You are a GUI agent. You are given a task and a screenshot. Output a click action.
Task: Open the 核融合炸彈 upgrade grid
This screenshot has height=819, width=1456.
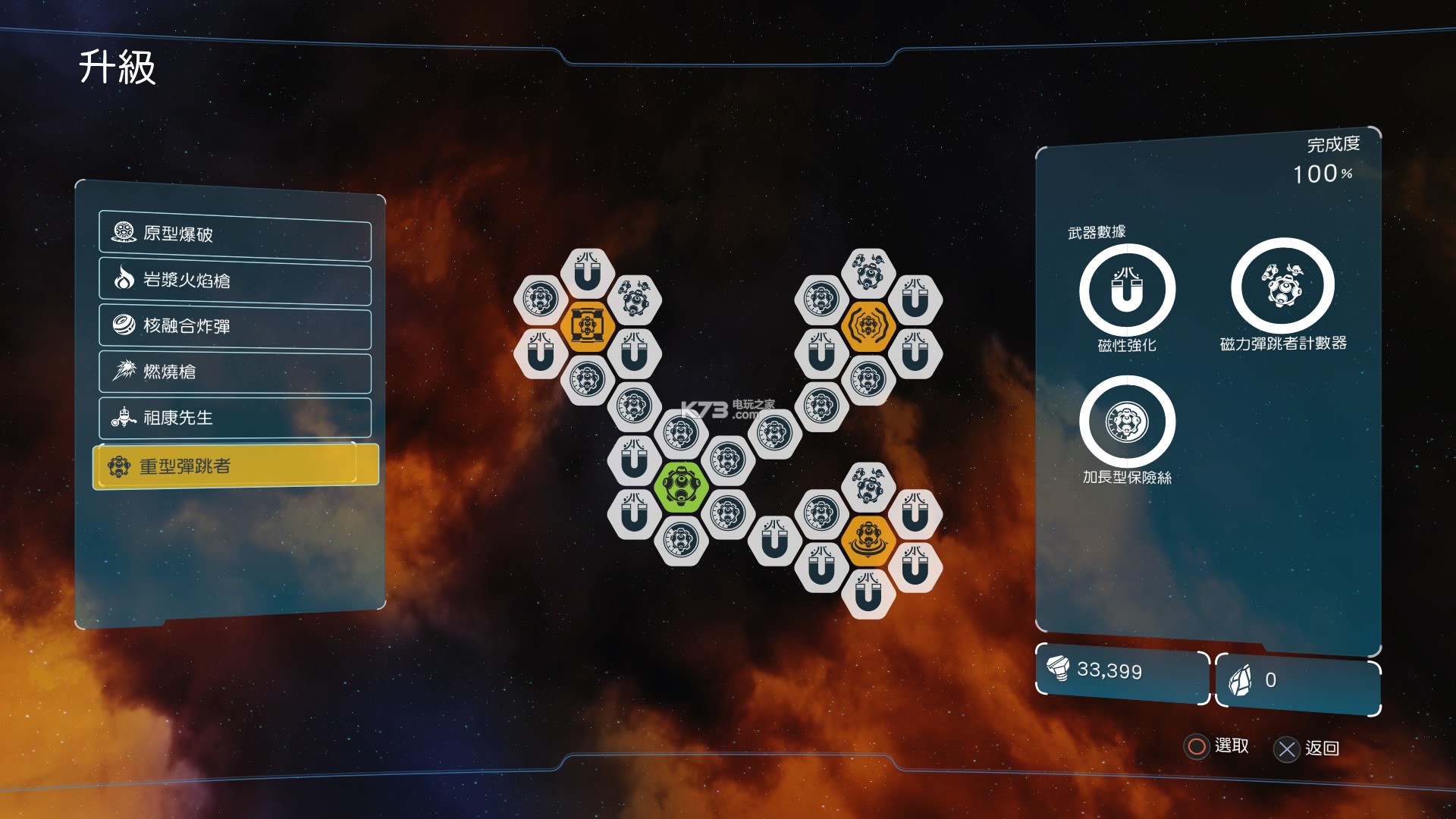tap(235, 326)
